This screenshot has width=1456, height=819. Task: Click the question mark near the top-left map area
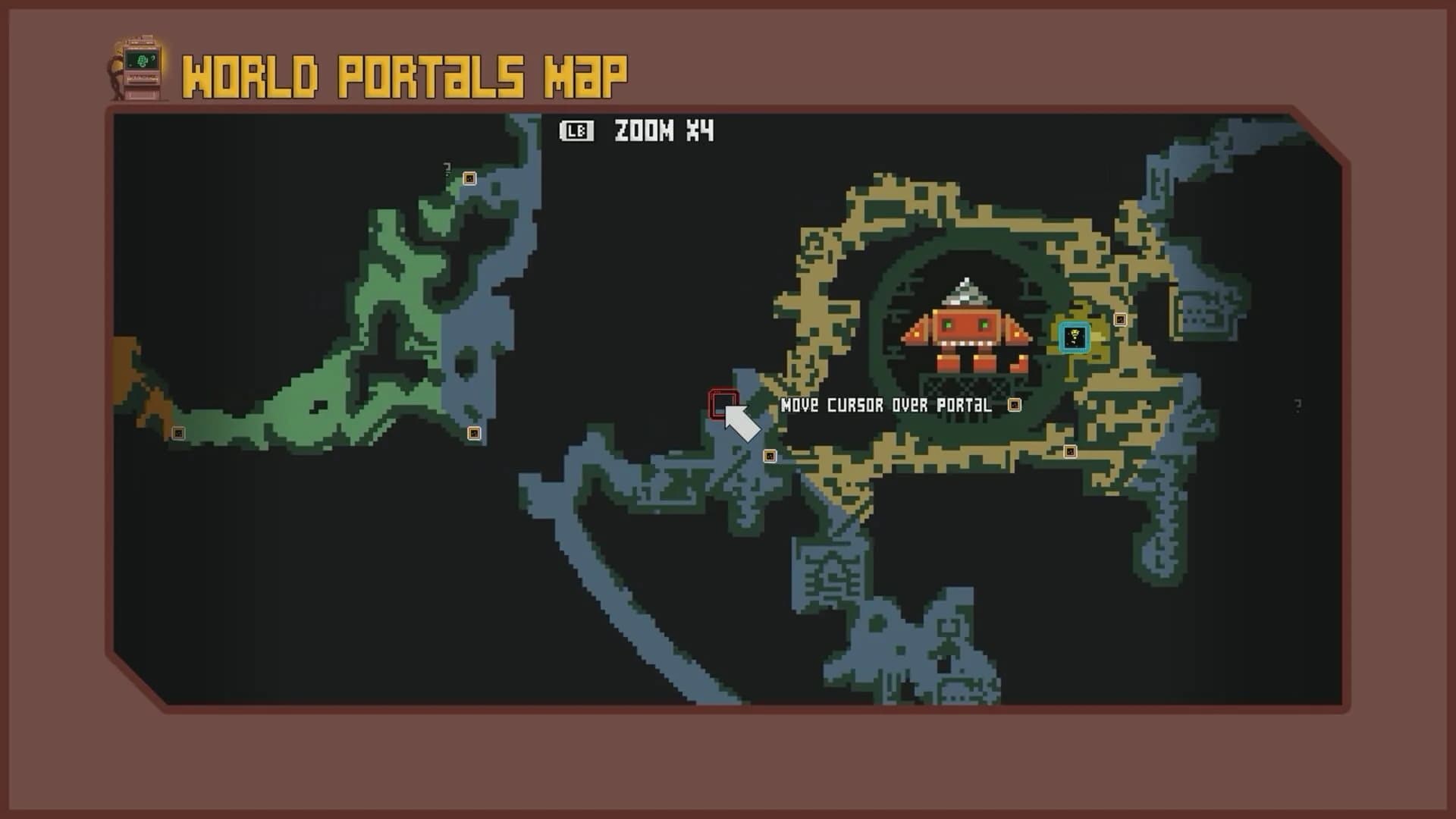[x=446, y=167]
